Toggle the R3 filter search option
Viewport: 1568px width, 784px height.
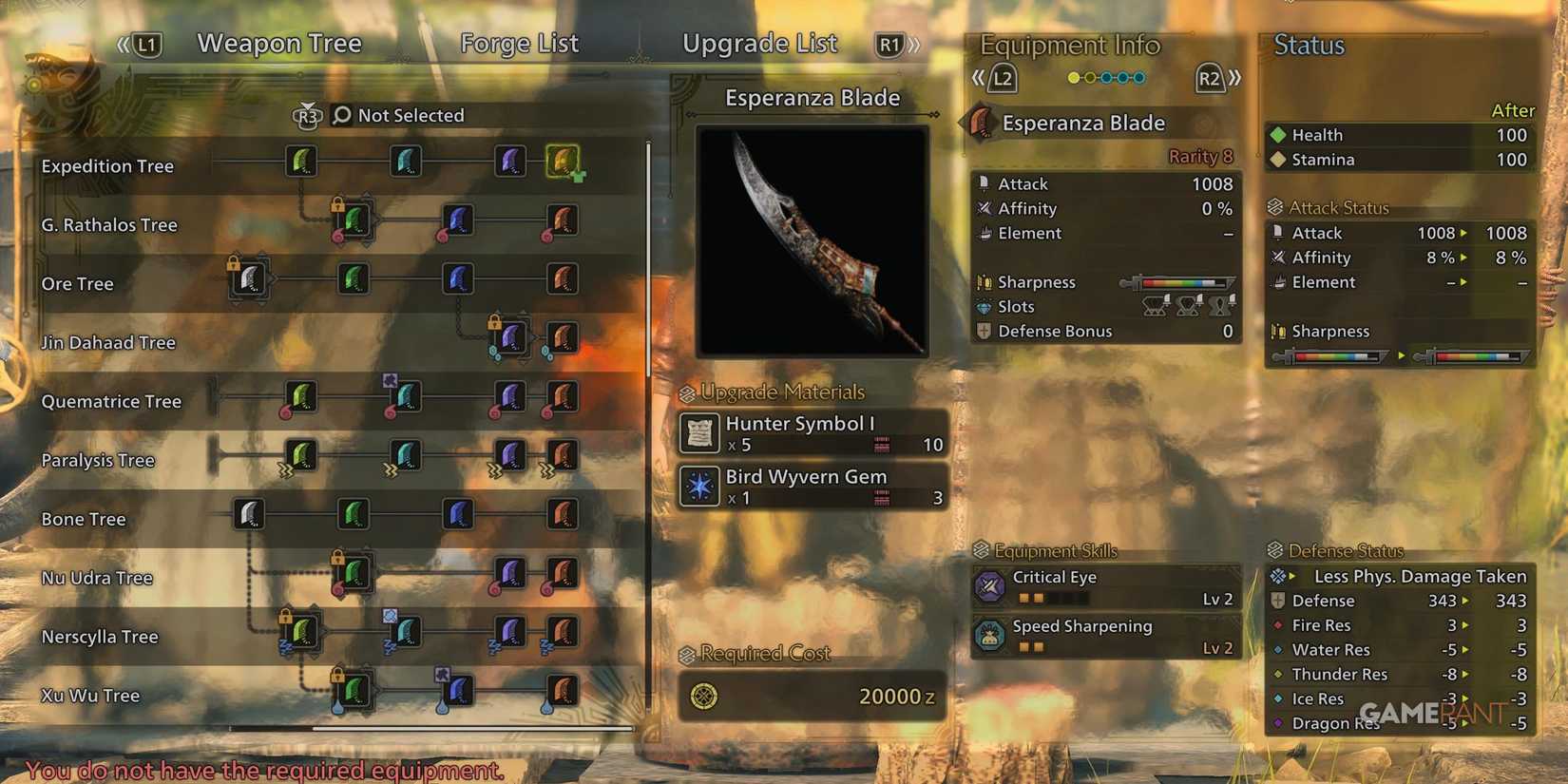(x=306, y=115)
